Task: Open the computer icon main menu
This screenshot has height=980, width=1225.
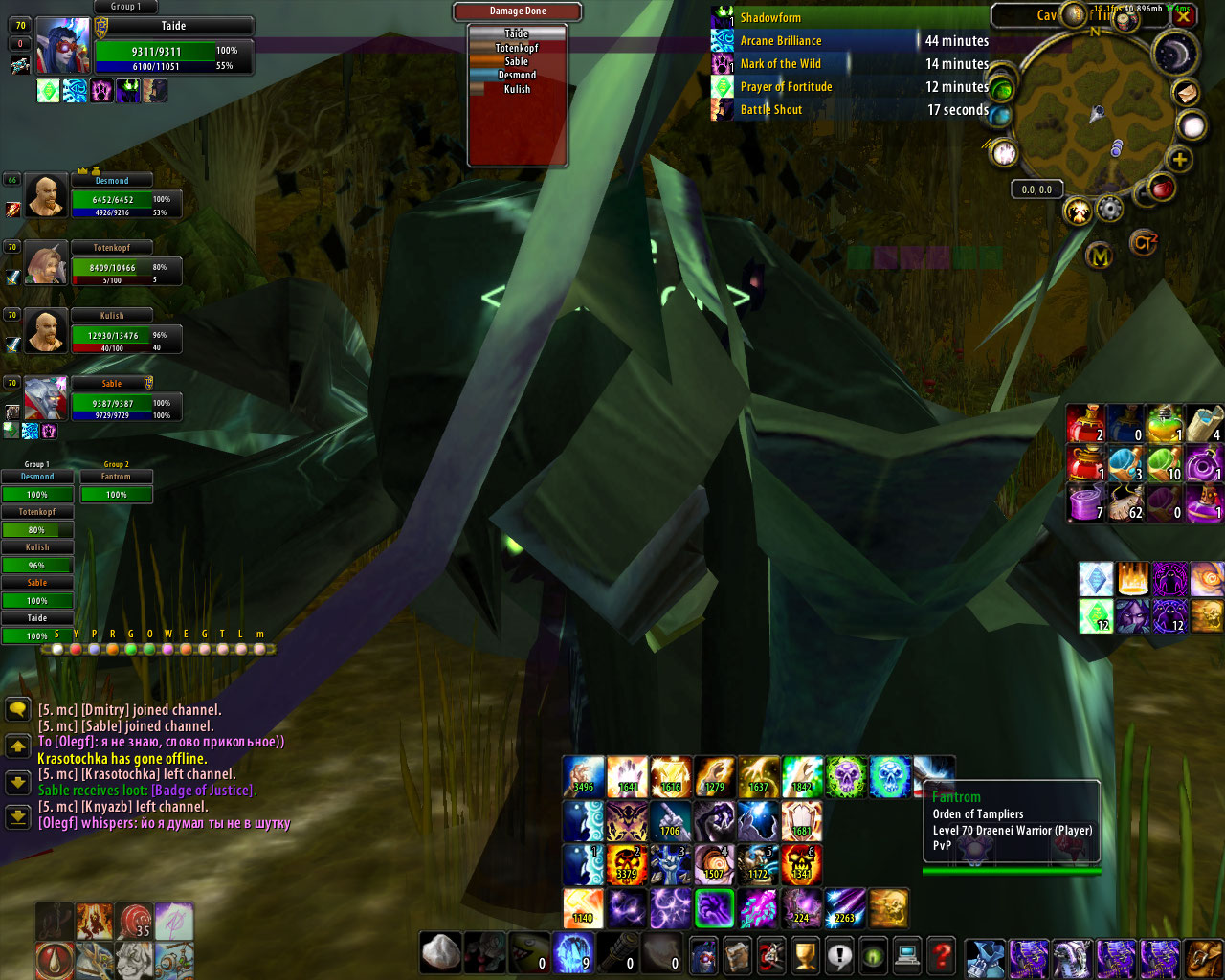Action: (x=906, y=954)
